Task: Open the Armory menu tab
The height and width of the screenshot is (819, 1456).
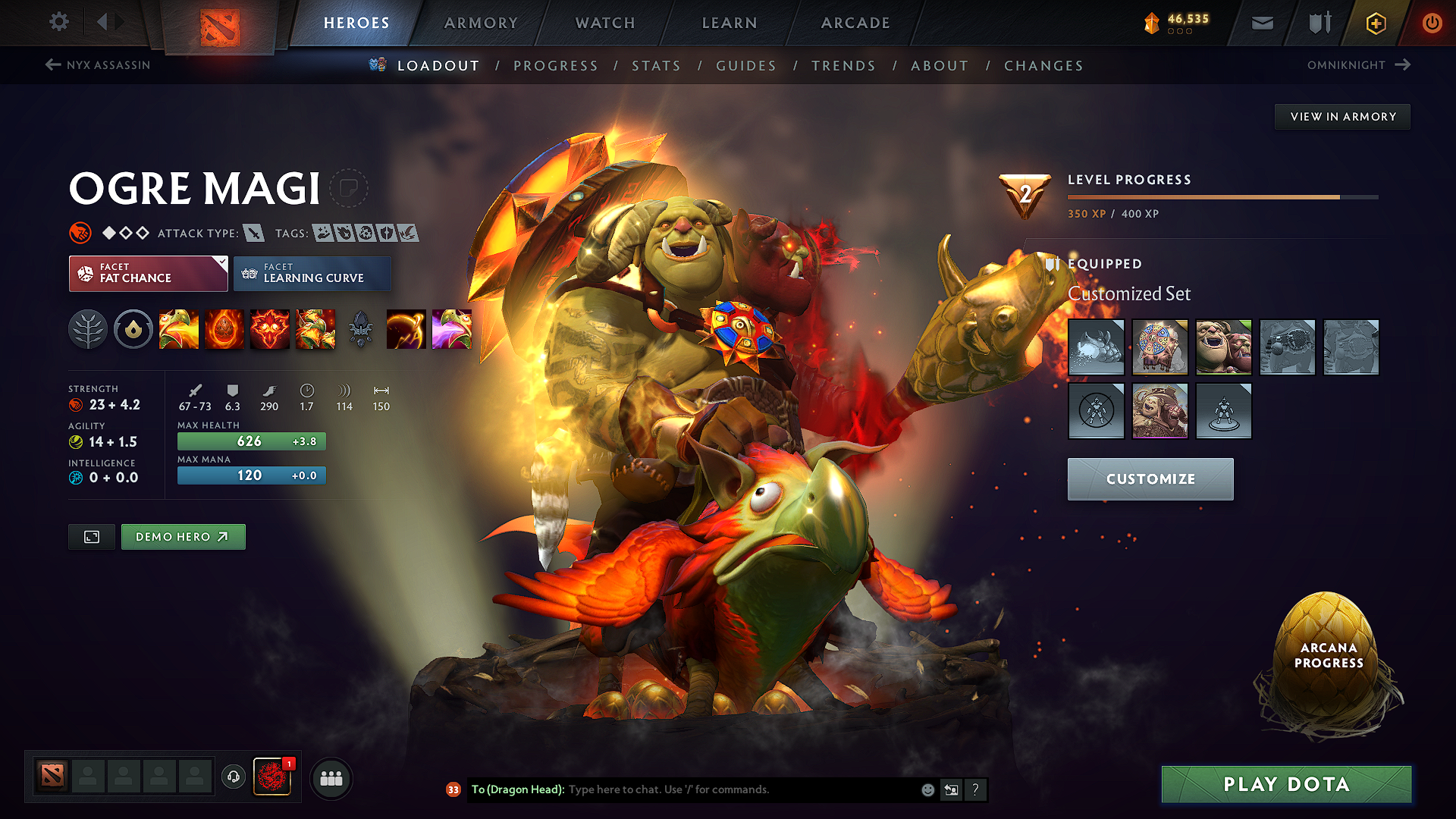Action: point(481,23)
